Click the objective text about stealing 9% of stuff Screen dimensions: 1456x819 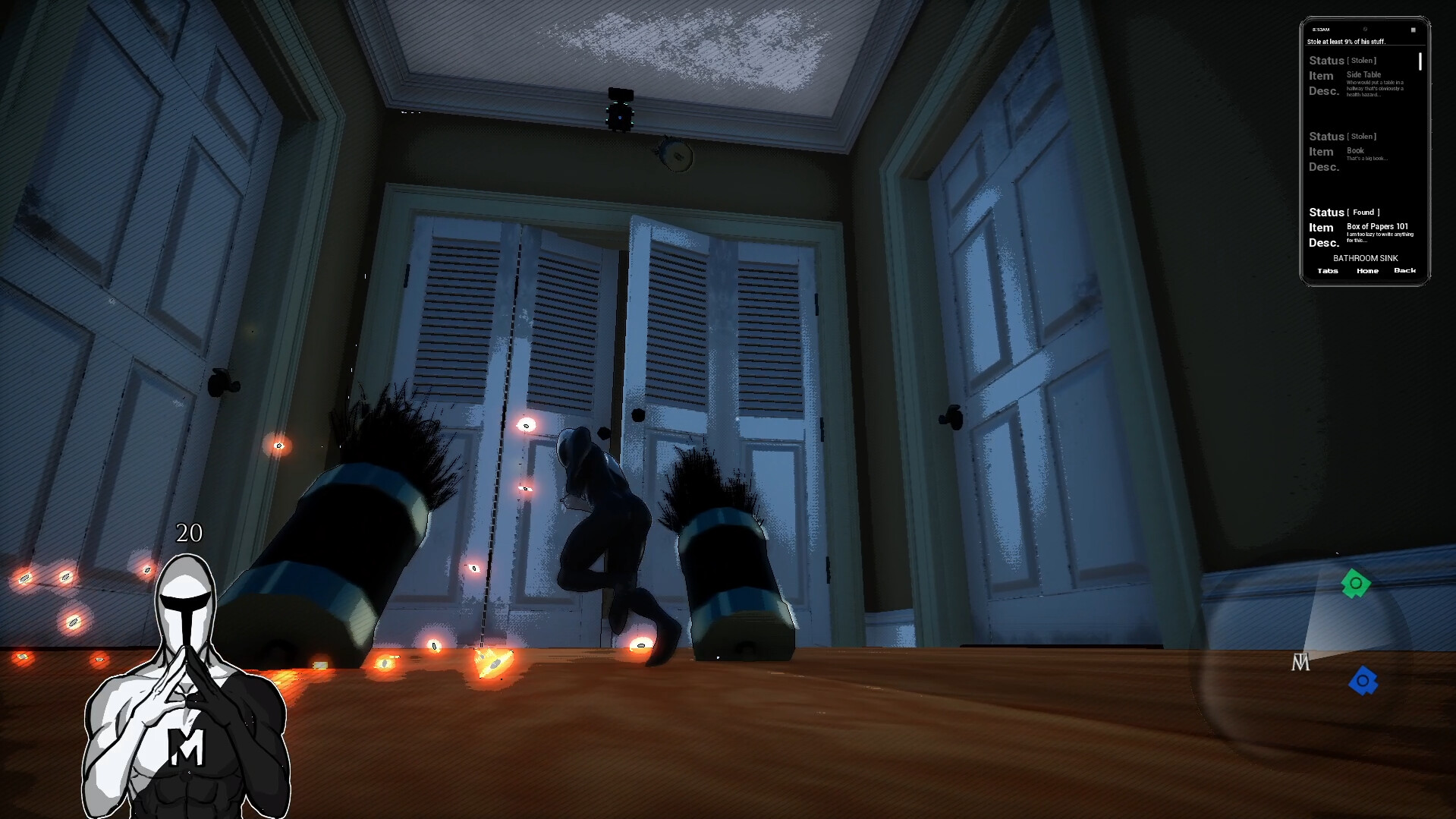pyautogui.click(x=1347, y=40)
